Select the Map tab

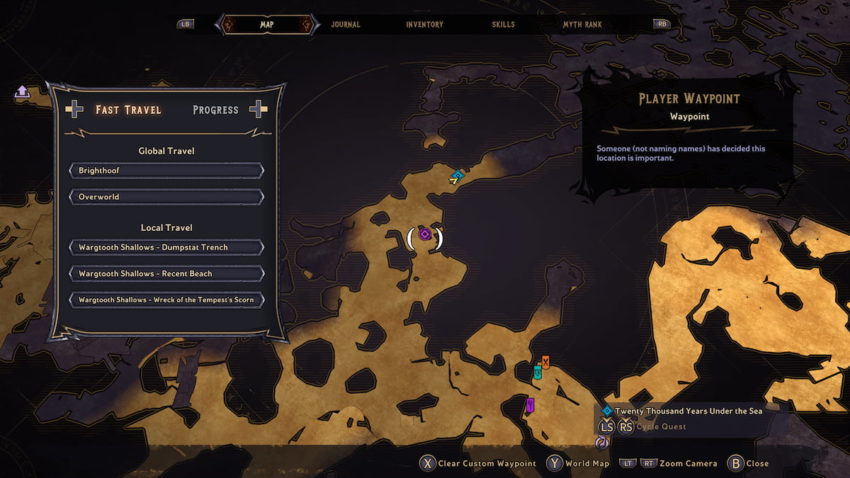pyautogui.click(x=267, y=24)
